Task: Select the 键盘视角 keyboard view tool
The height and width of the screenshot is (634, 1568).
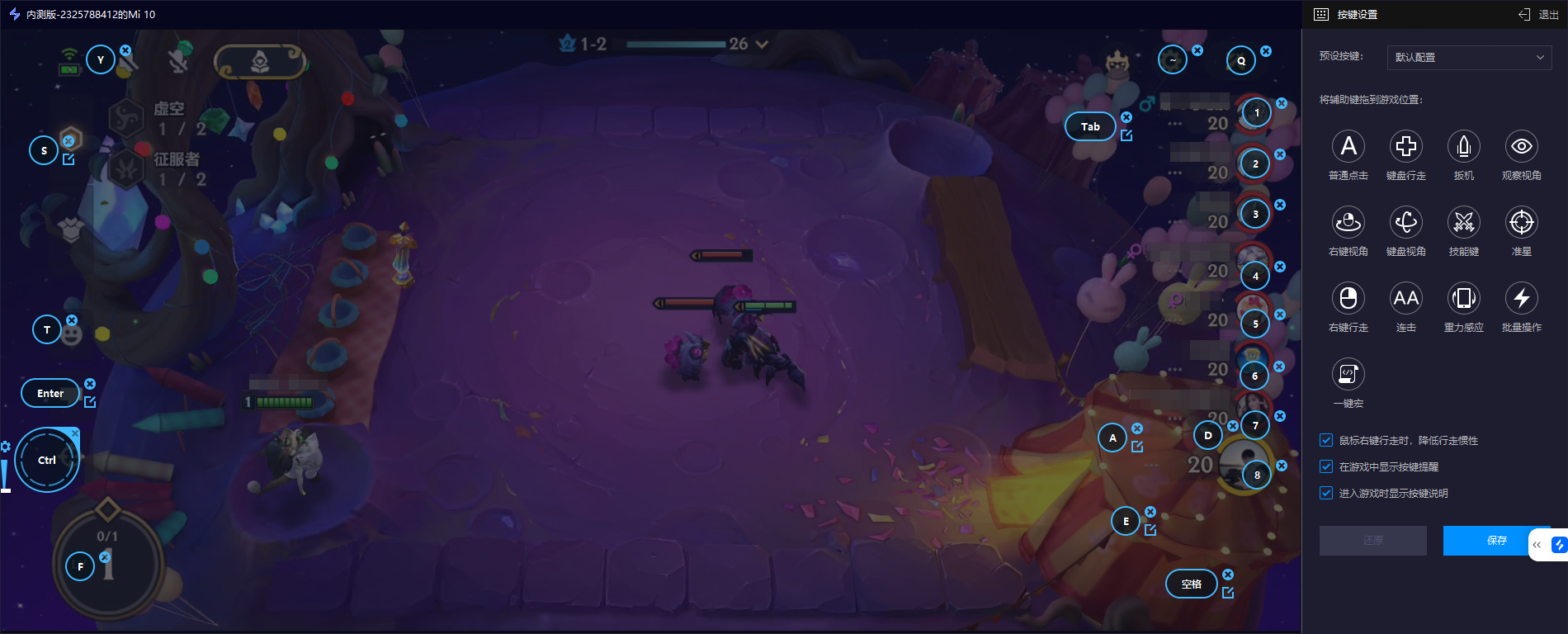Action: (1406, 223)
